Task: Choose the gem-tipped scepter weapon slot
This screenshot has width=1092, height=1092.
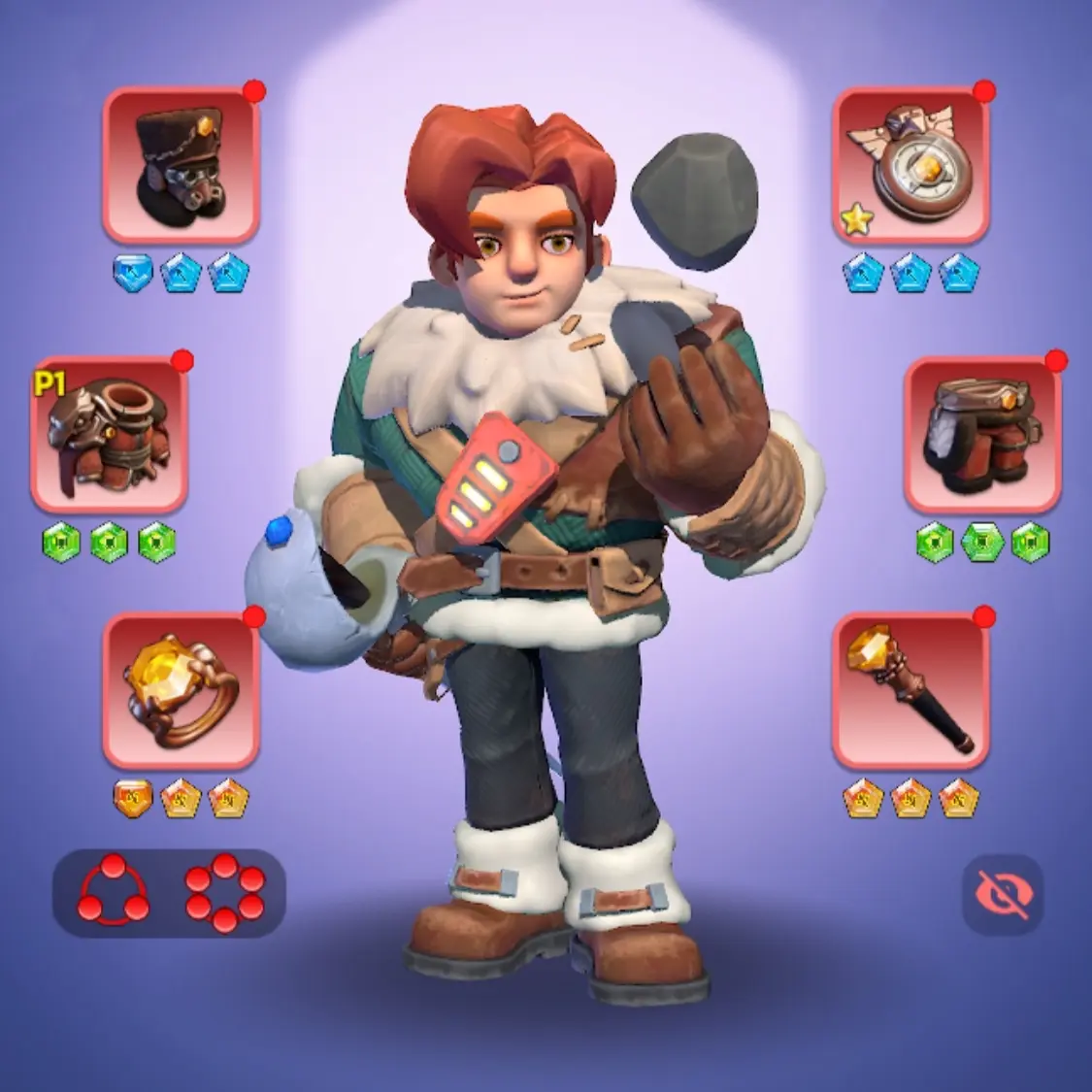Action: (910, 690)
